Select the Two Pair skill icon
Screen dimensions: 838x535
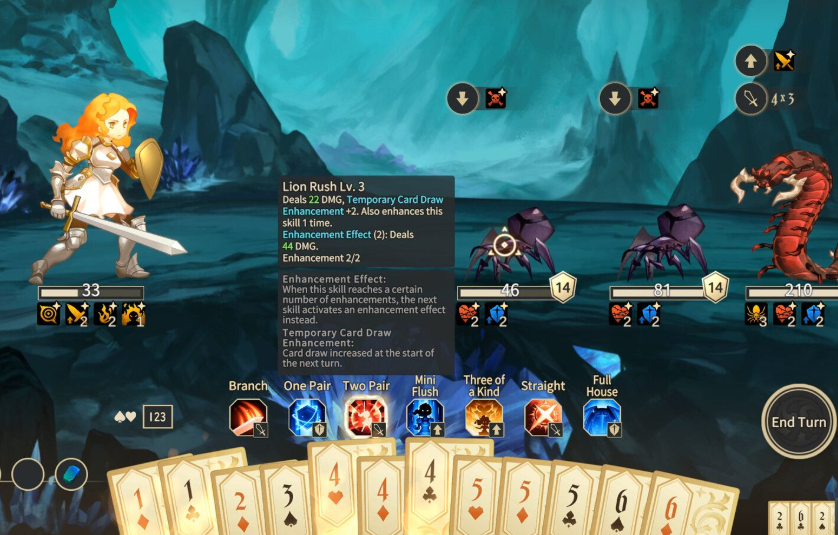tap(365, 417)
